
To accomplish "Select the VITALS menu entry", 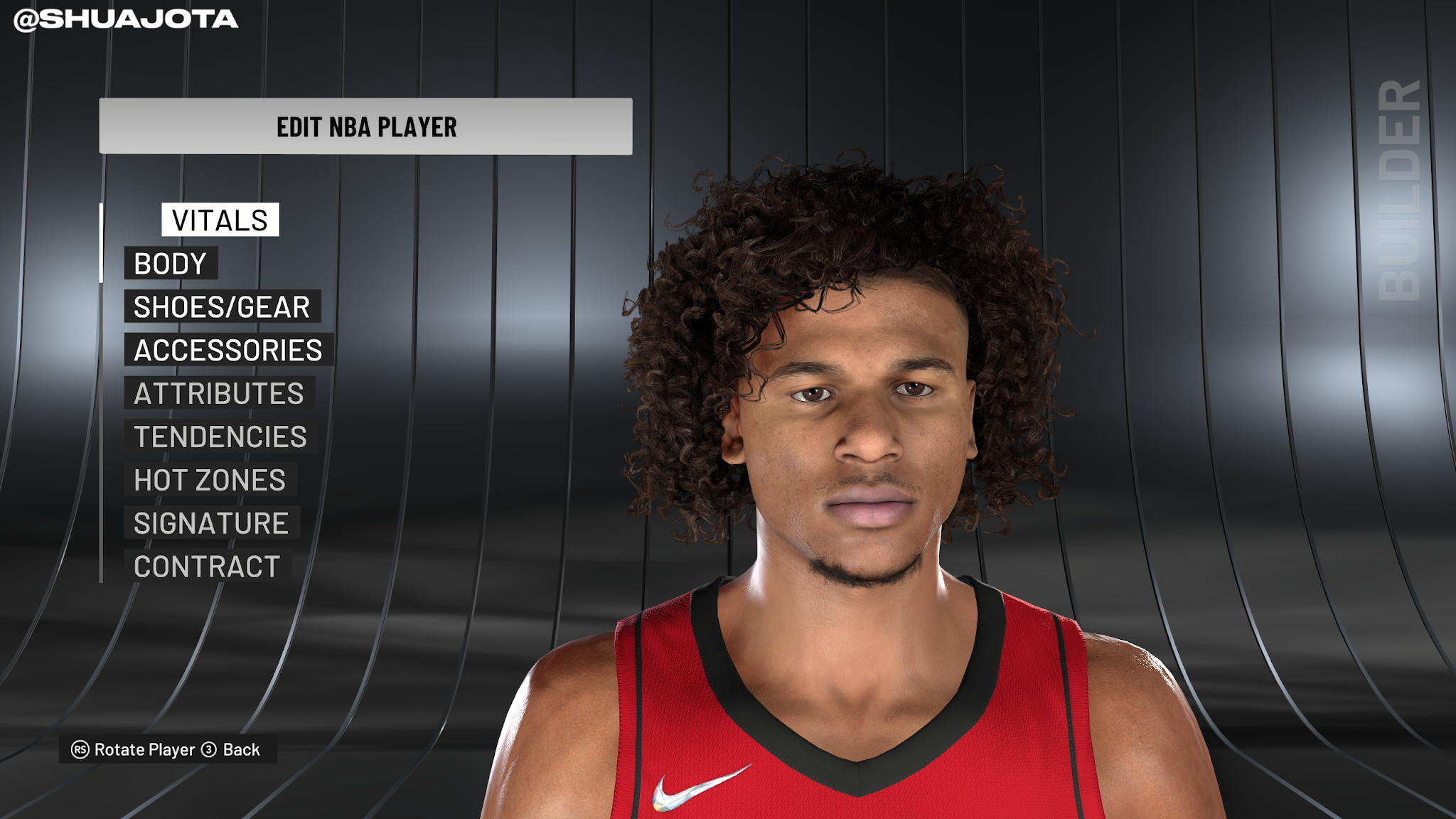I will pos(218,220).
